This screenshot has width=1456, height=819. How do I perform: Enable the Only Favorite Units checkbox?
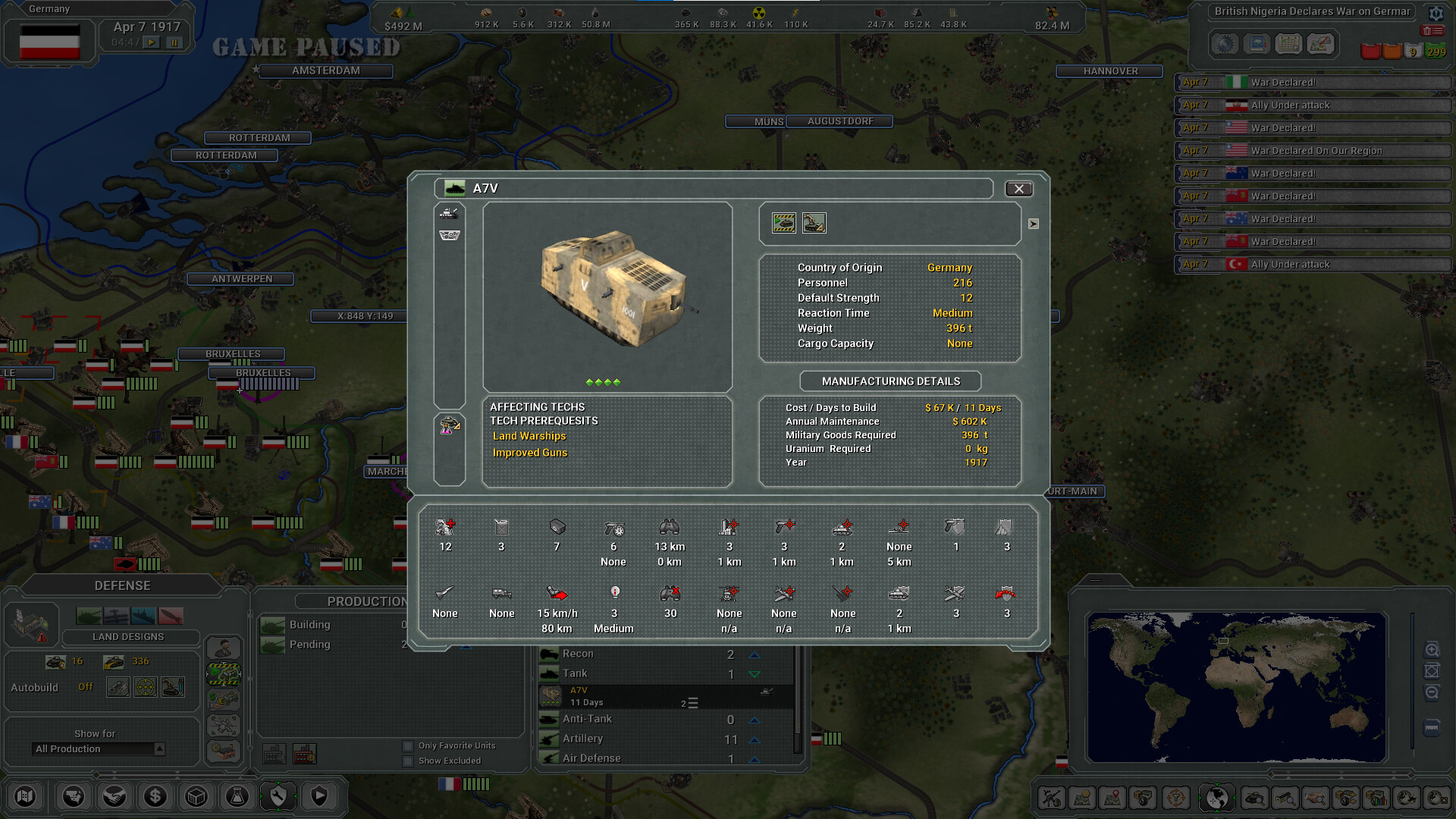click(408, 745)
